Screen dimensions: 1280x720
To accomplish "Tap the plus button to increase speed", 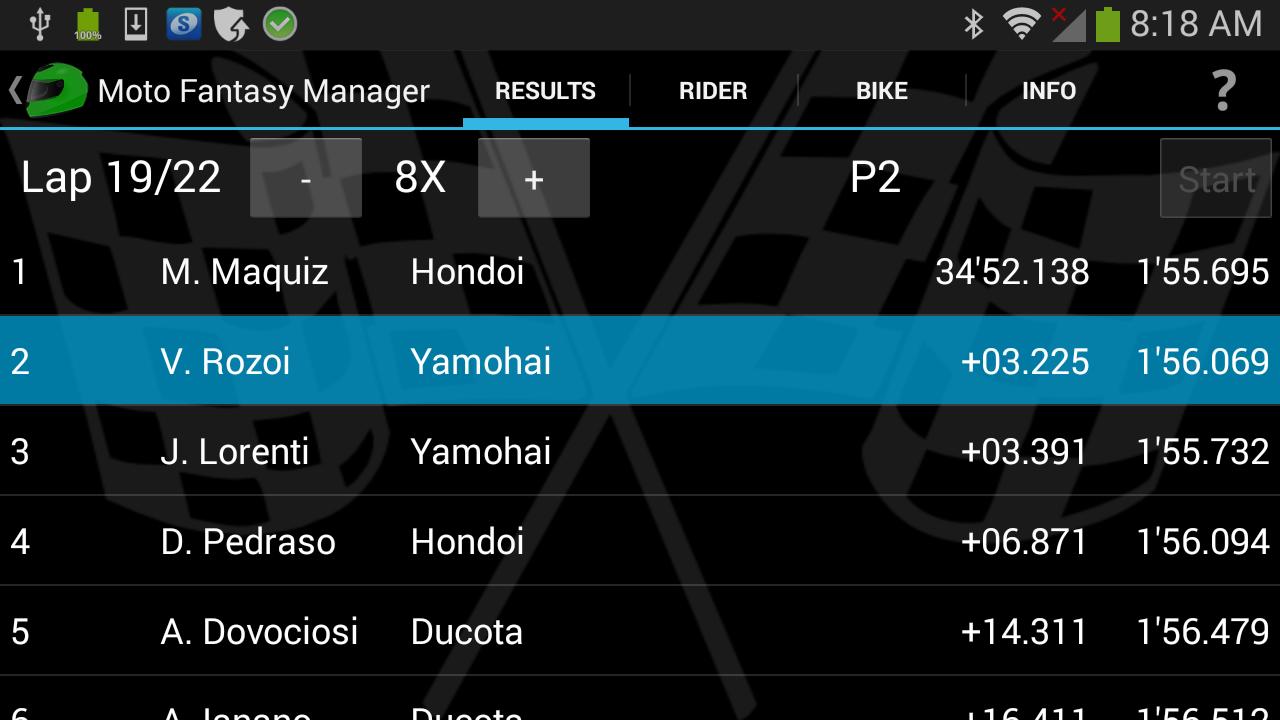I will (534, 178).
